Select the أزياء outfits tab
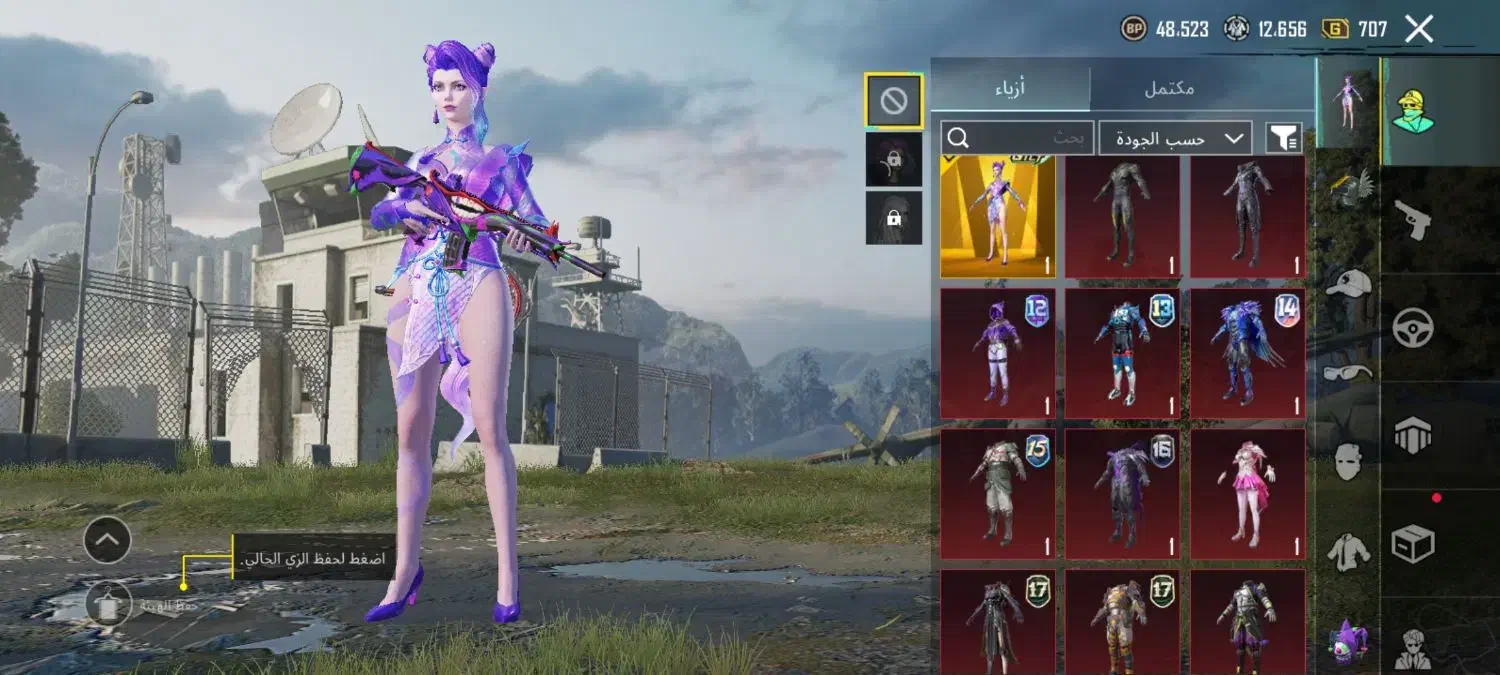The height and width of the screenshot is (675, 1500). pos(1010,87)
